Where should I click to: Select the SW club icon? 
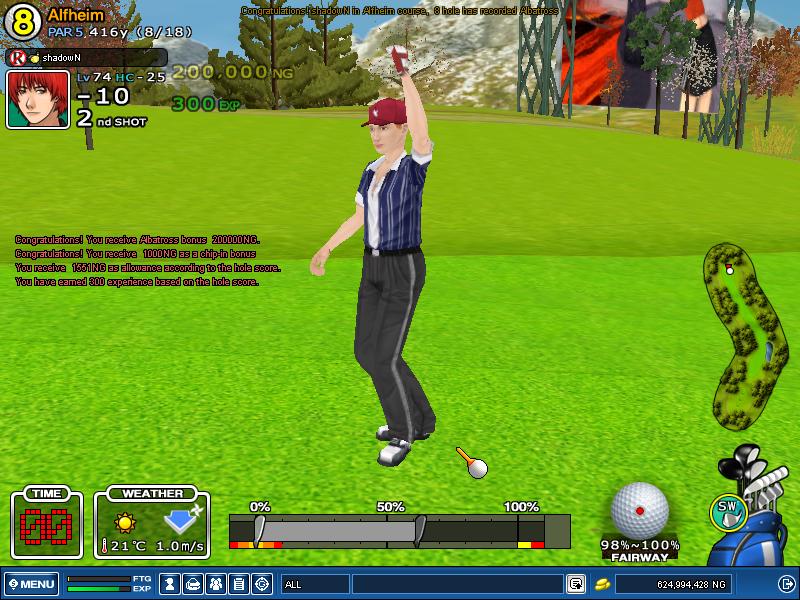(x=728, y=509)
